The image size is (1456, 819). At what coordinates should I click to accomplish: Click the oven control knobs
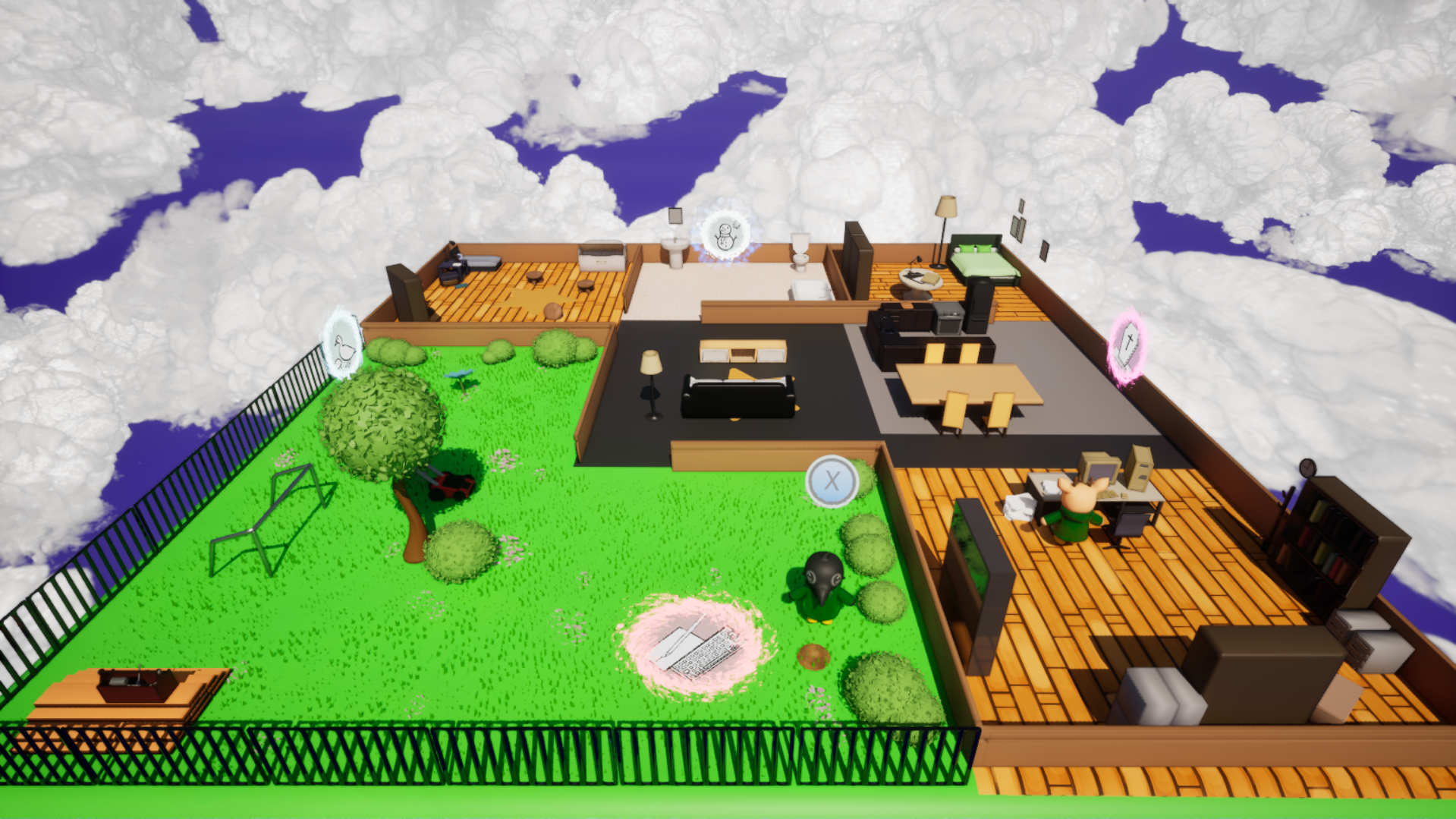coord(950,313)
